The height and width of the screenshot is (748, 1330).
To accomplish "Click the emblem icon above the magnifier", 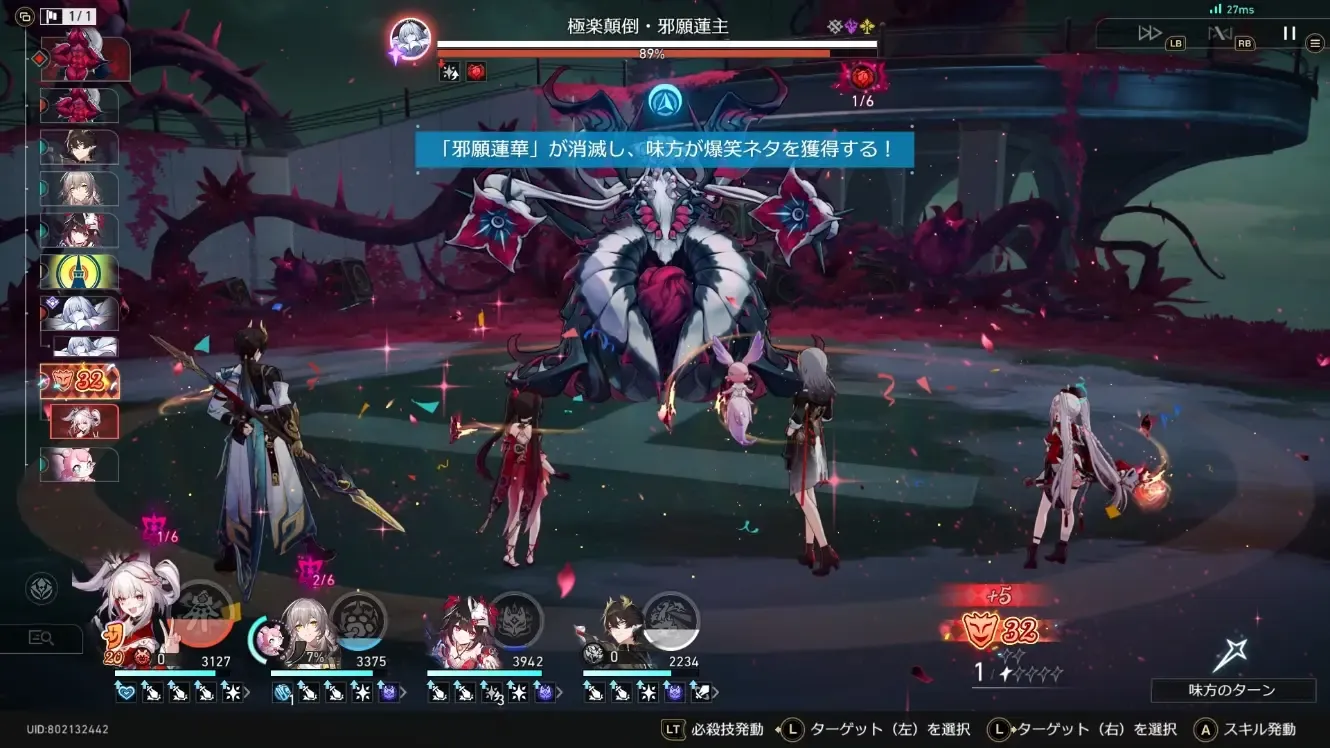I will click(40, 590).
